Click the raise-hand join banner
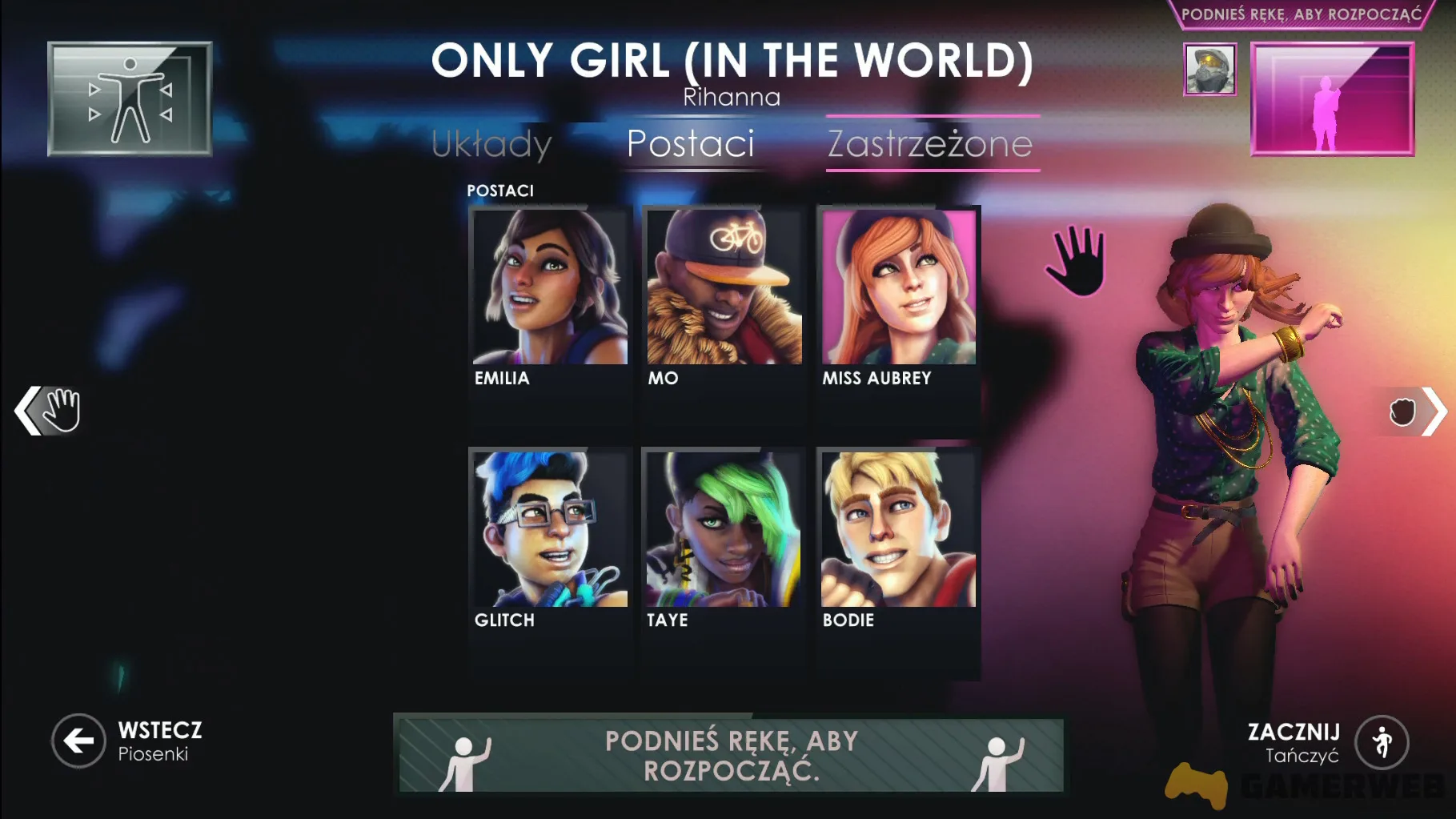Image resolution: width=1456 pixels, height=819 pixels. click(x=731, y=755)
